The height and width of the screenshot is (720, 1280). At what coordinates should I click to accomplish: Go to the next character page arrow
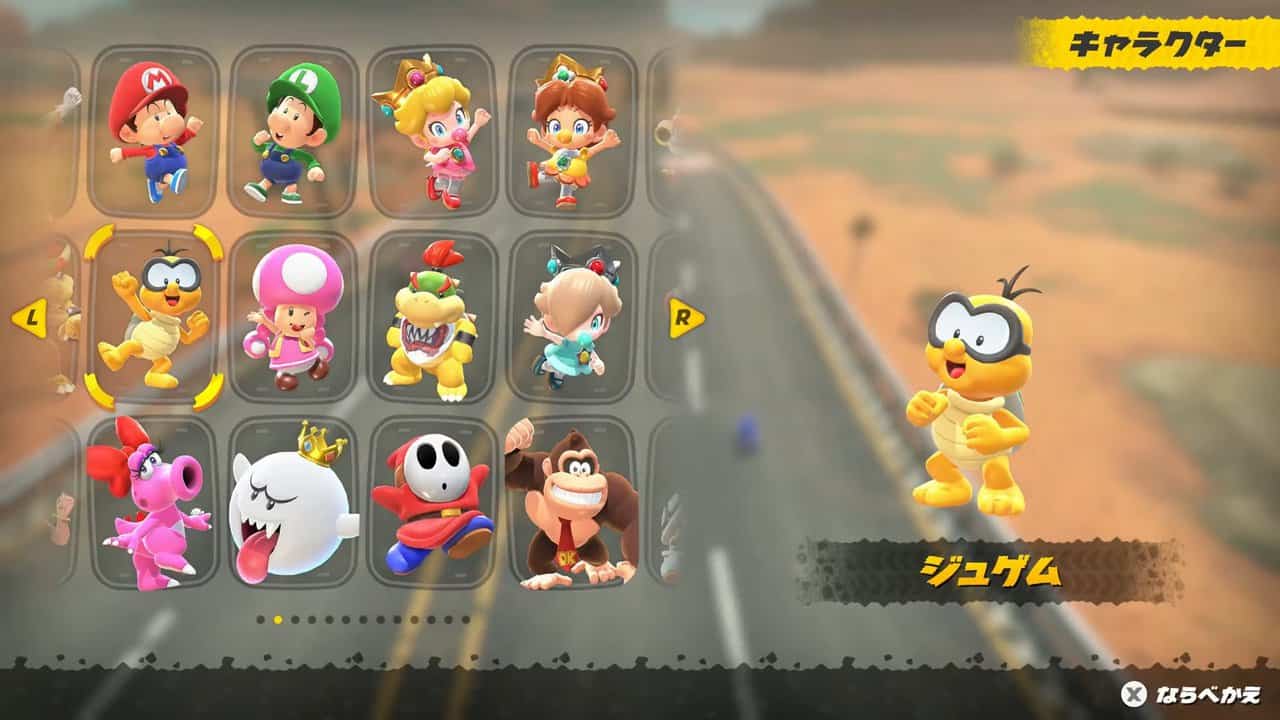pyautogui.click(x=686, y=318)
